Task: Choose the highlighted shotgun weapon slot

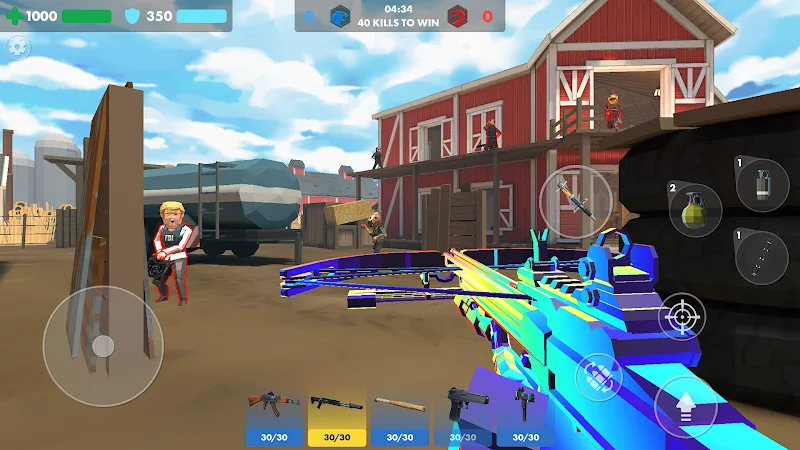Action: [336, 418]
